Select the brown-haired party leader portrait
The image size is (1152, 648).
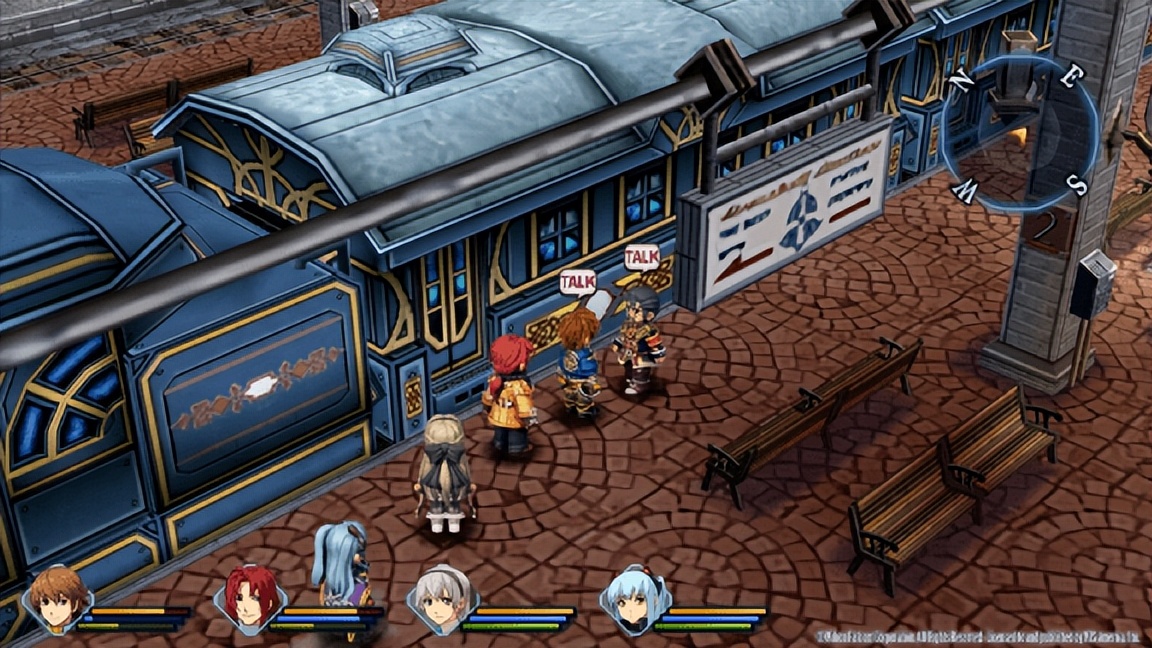tap(56, 599)
